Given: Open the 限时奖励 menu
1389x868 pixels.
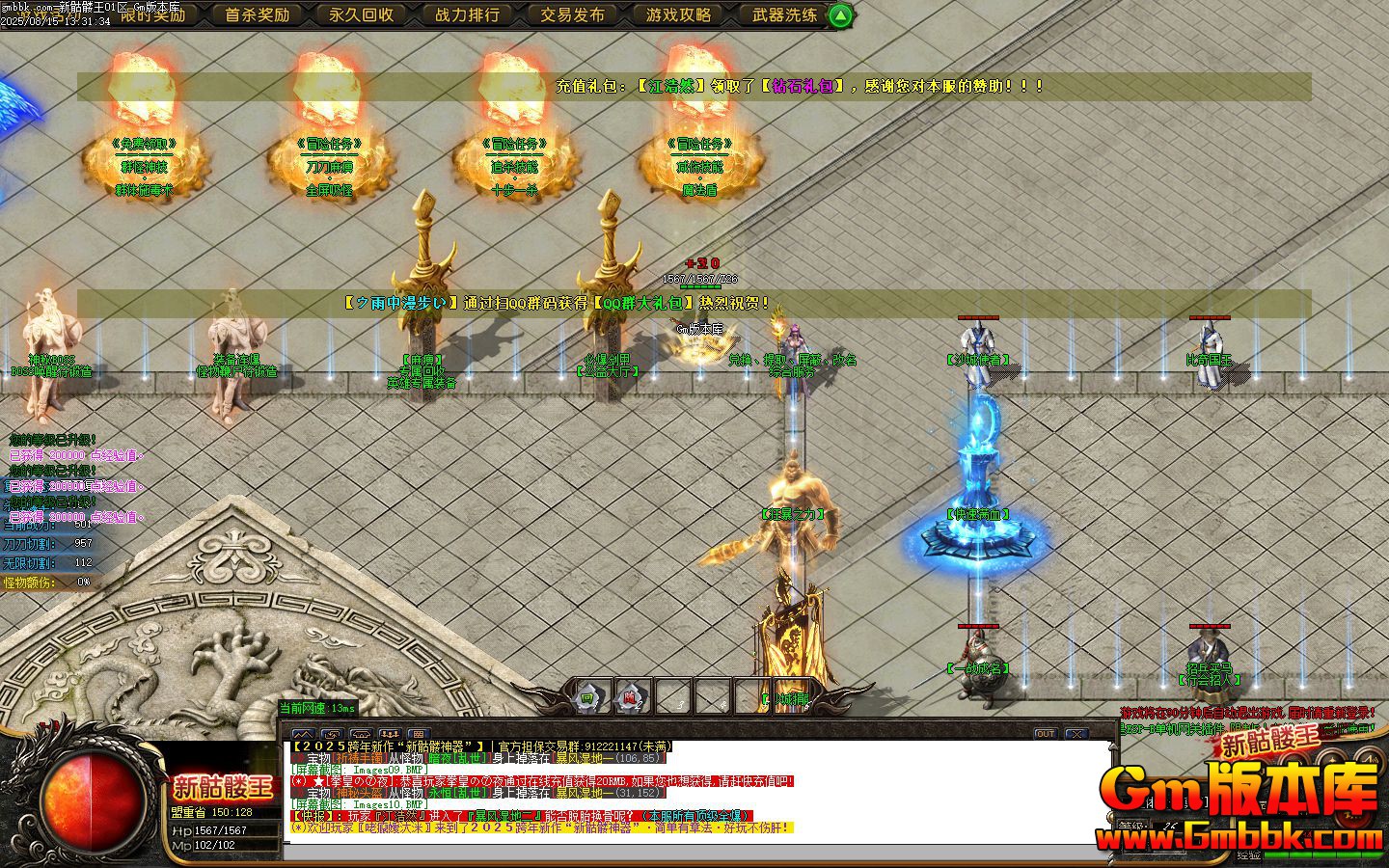Looking at the screenshot, I should (151, 14).
